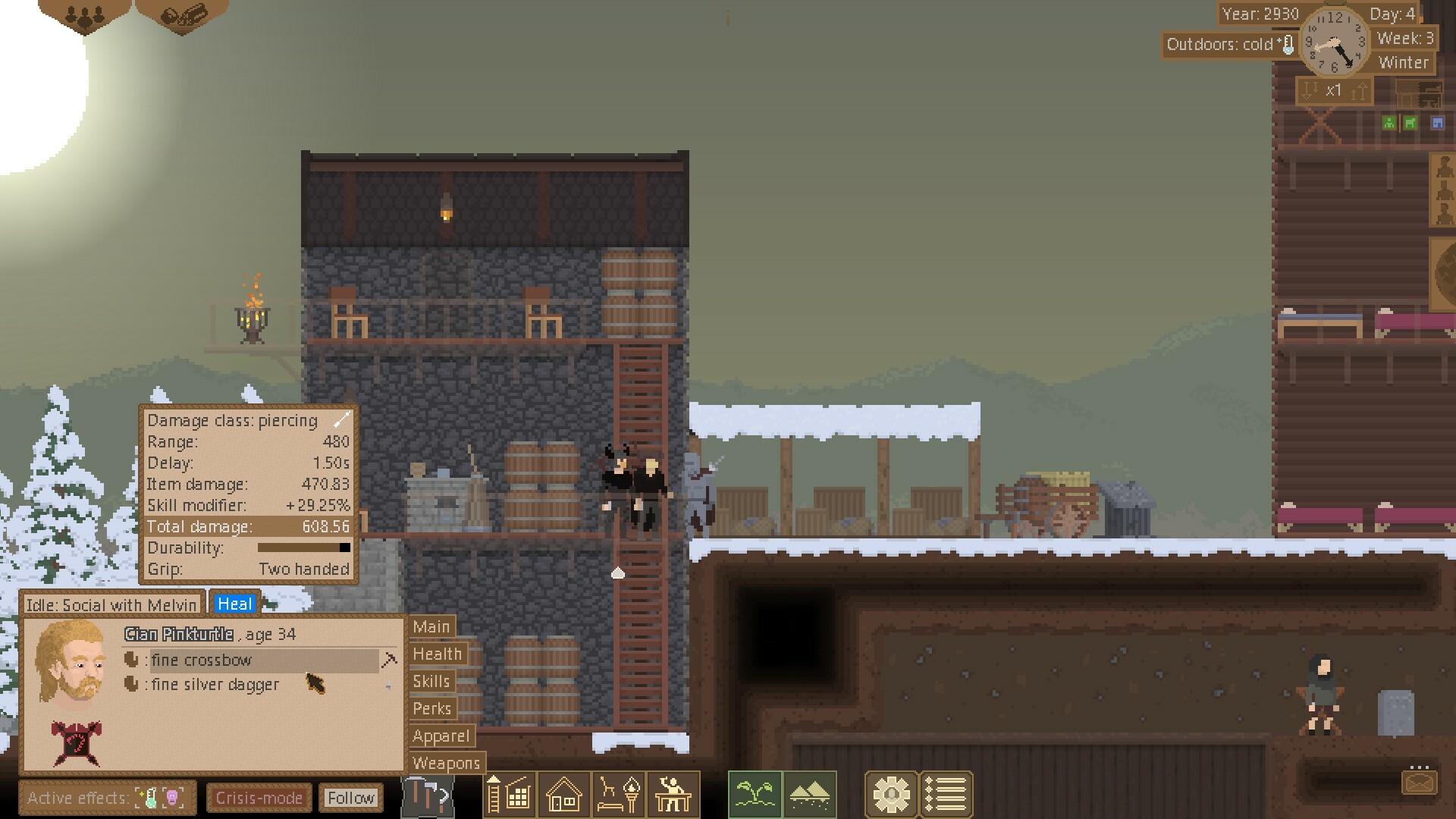Select the fine crossbow inventory entry
The image size is (1456, 819).
click(212, 661)
